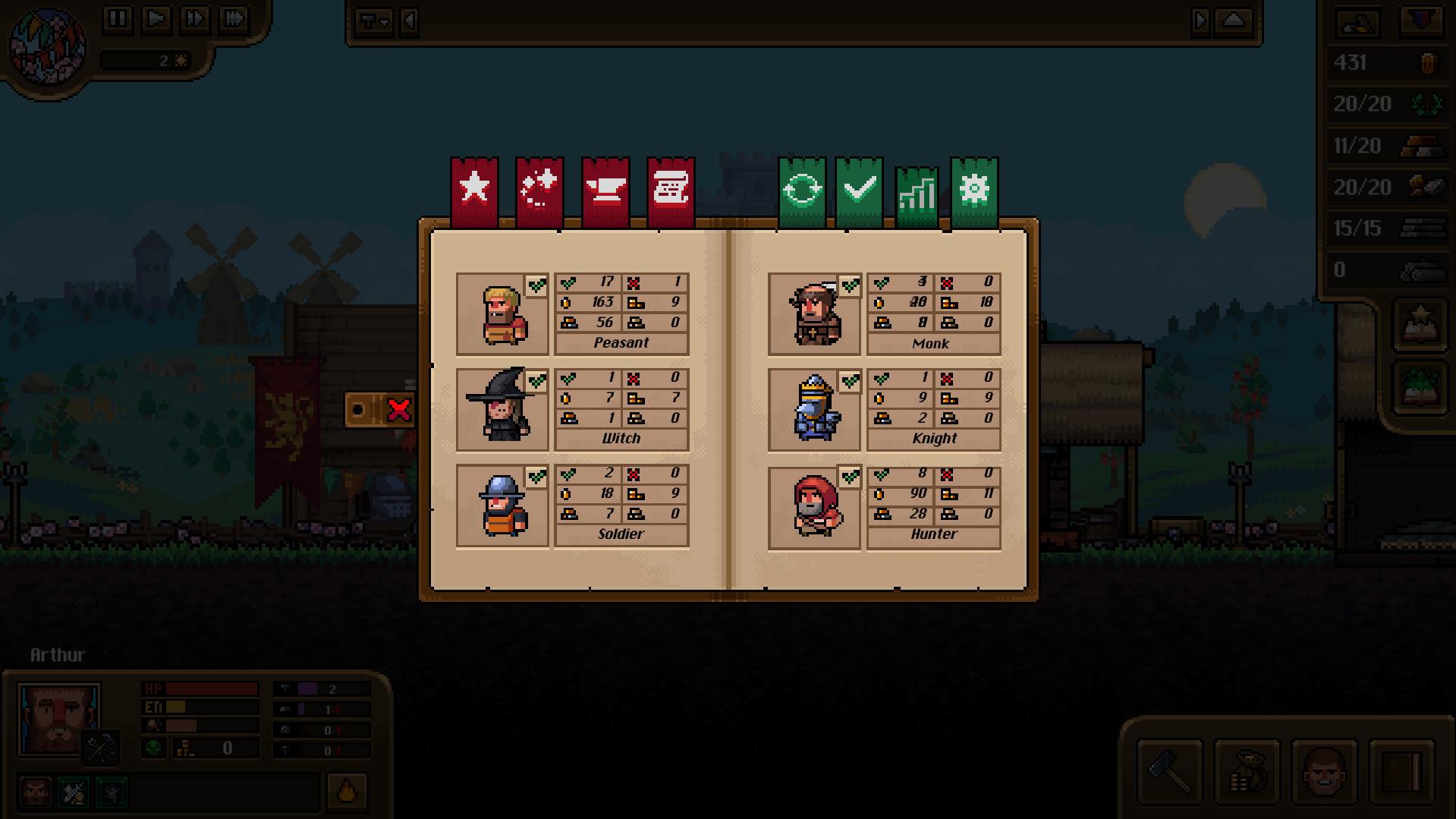
Task: Disable the checkmark on the Knight unit
Action: tap(850, 382)
